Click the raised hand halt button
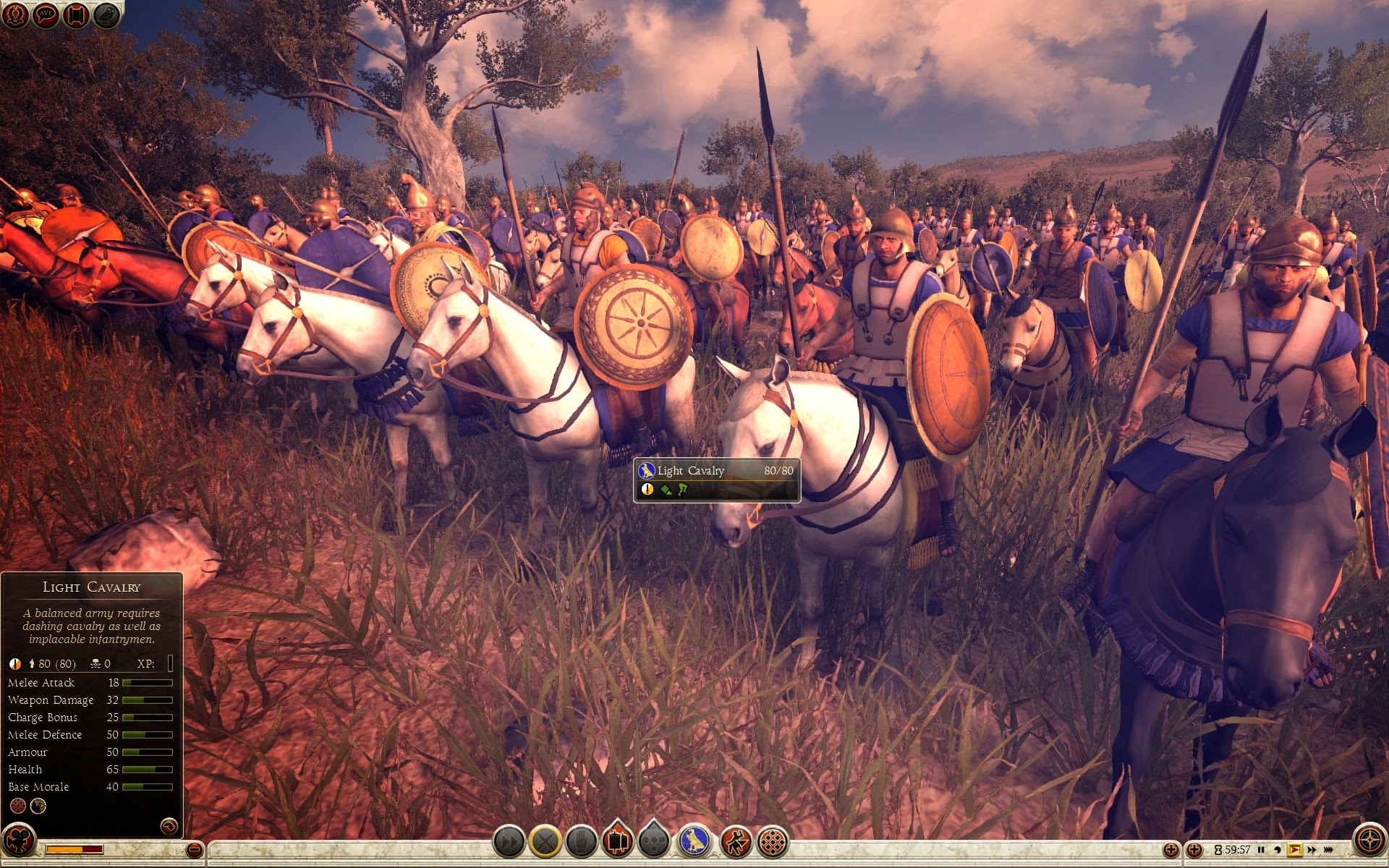 (582, 842)
